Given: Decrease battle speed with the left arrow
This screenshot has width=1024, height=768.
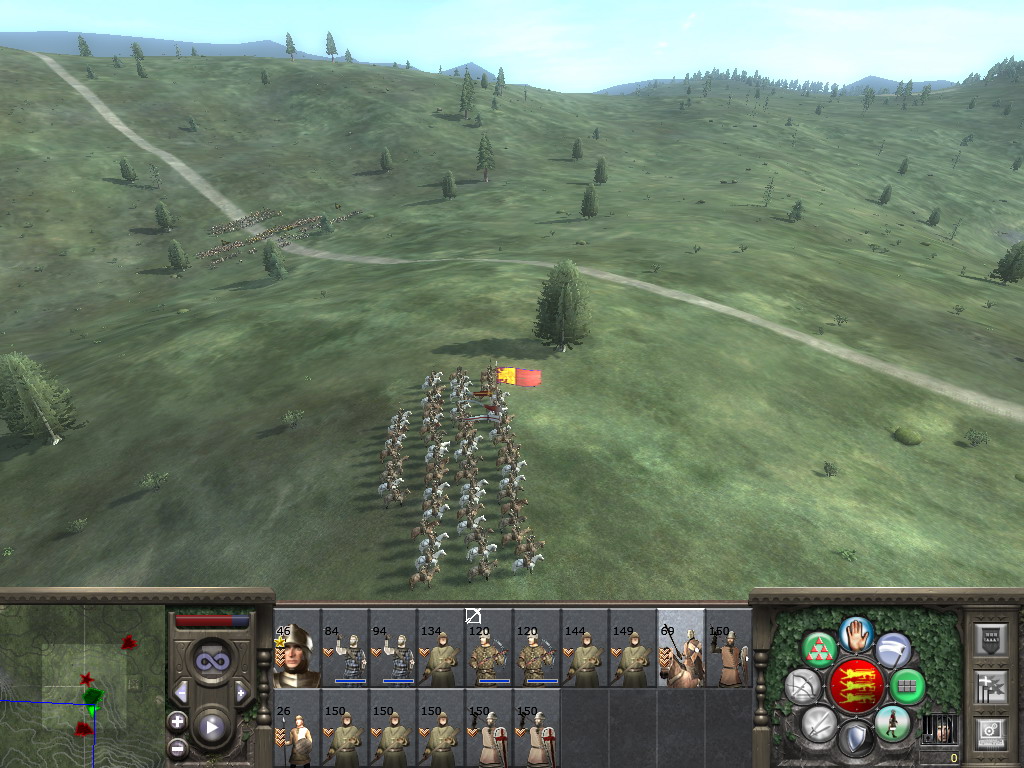Looking at the screenshot, I should pos(181,692).
